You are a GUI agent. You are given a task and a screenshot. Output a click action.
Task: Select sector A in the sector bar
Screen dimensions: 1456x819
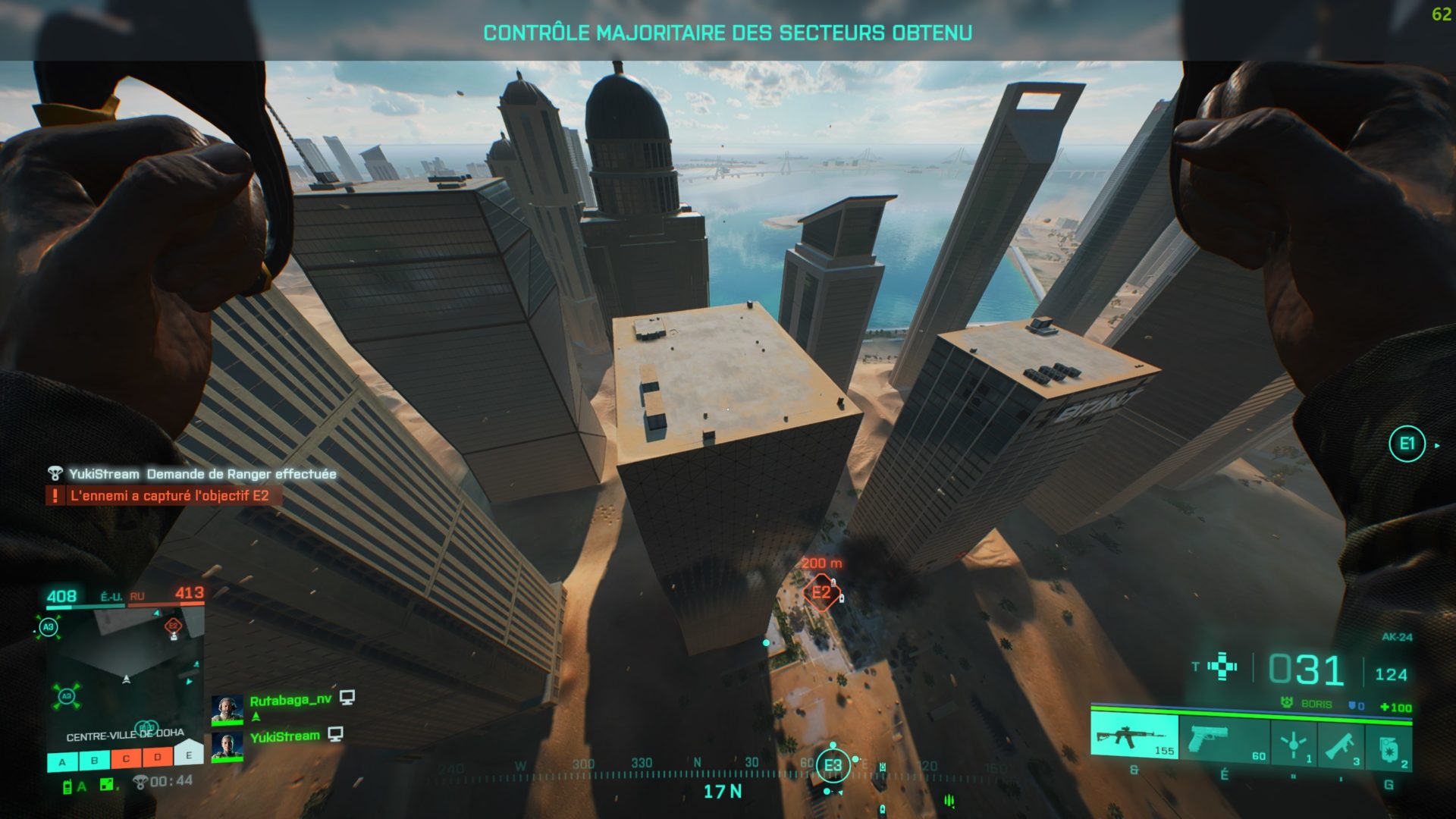(63, 761)
